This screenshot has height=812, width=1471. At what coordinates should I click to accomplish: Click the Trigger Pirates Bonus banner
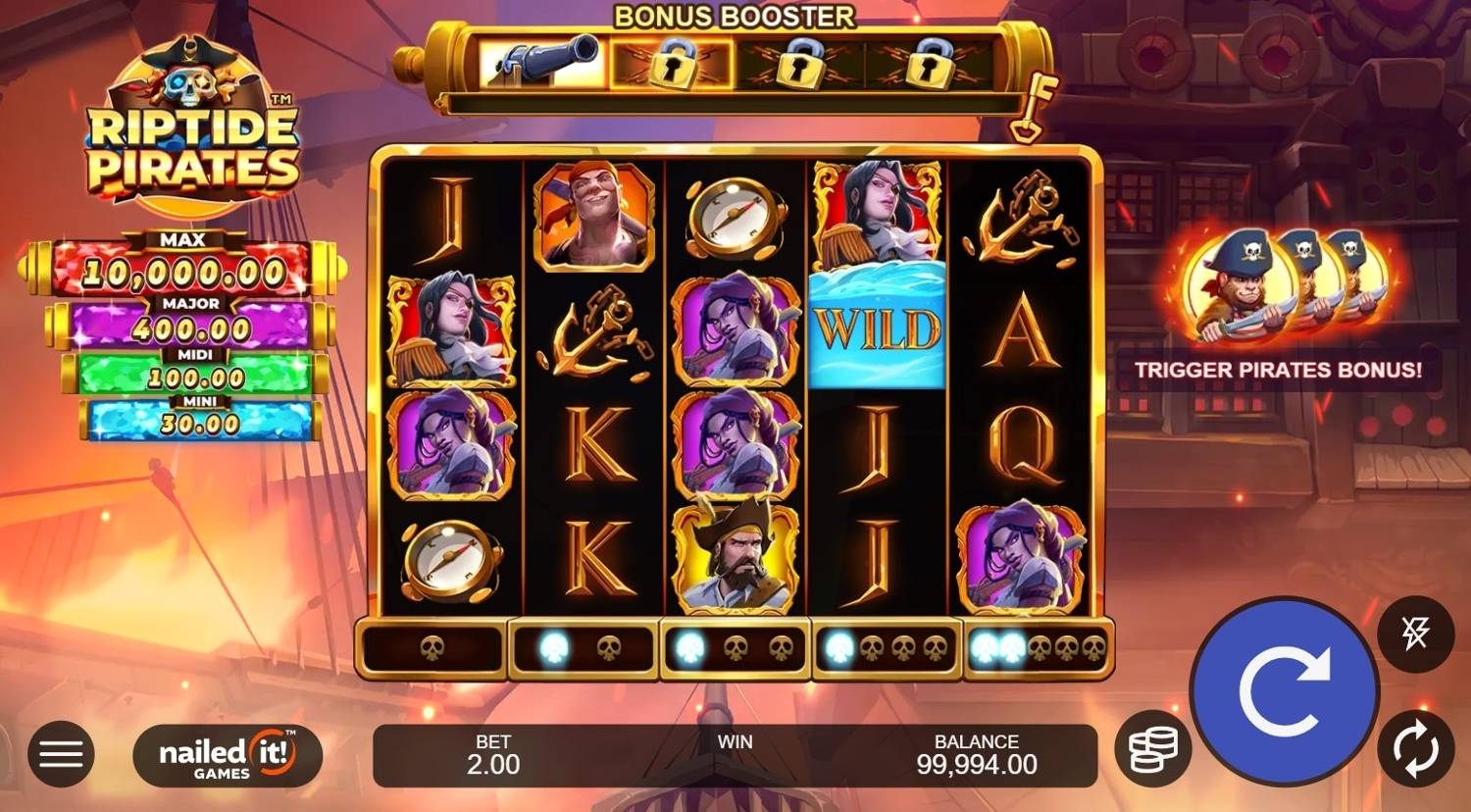coord(1278,370)
